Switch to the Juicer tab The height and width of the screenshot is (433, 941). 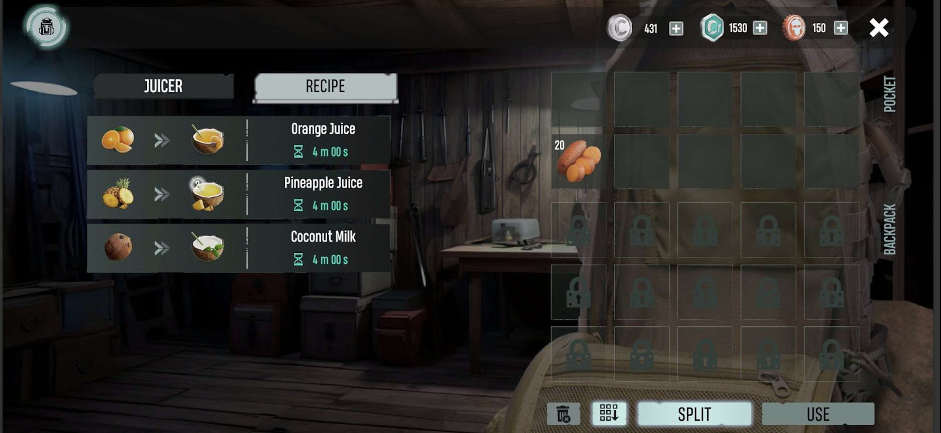[x=163, y=86]
